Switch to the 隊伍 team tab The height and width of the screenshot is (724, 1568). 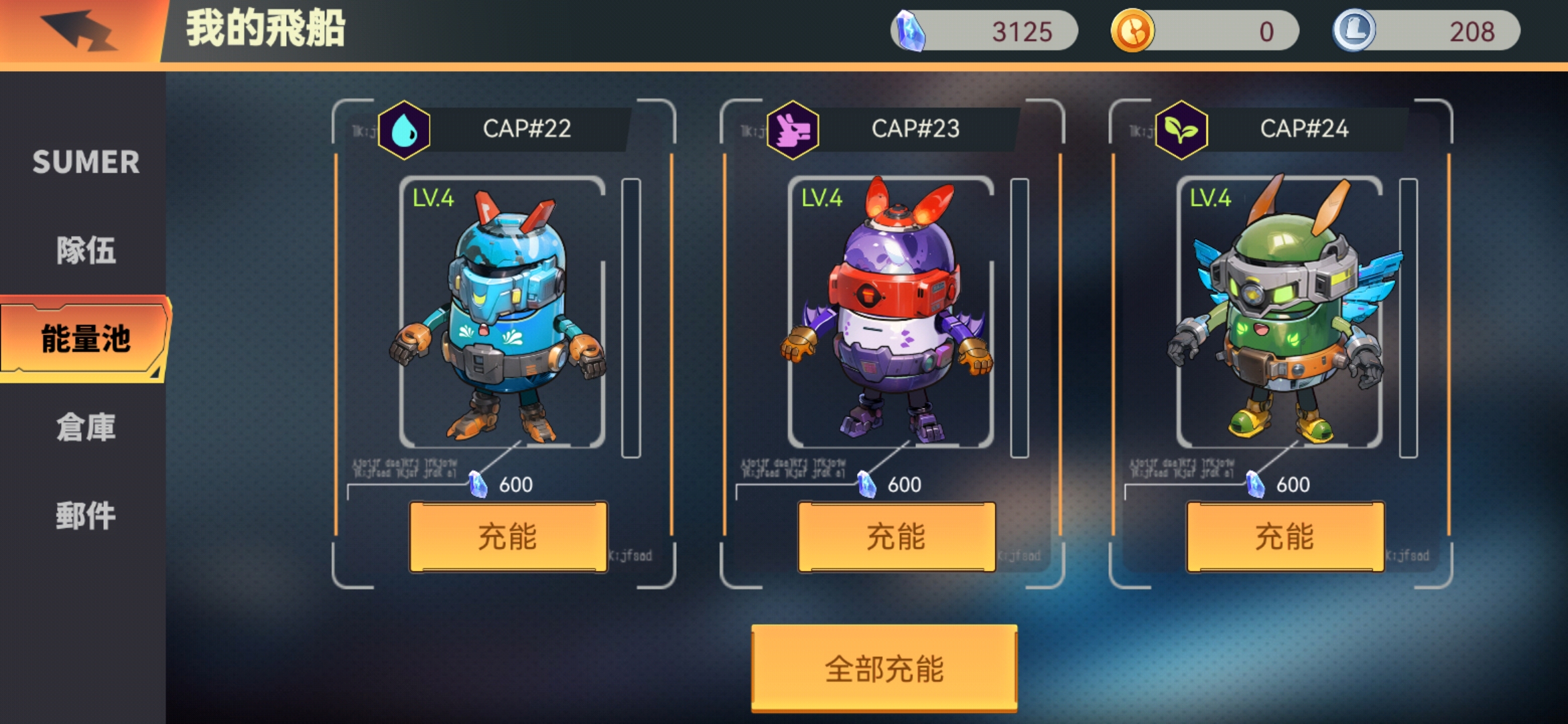click(x=86, y=251)
